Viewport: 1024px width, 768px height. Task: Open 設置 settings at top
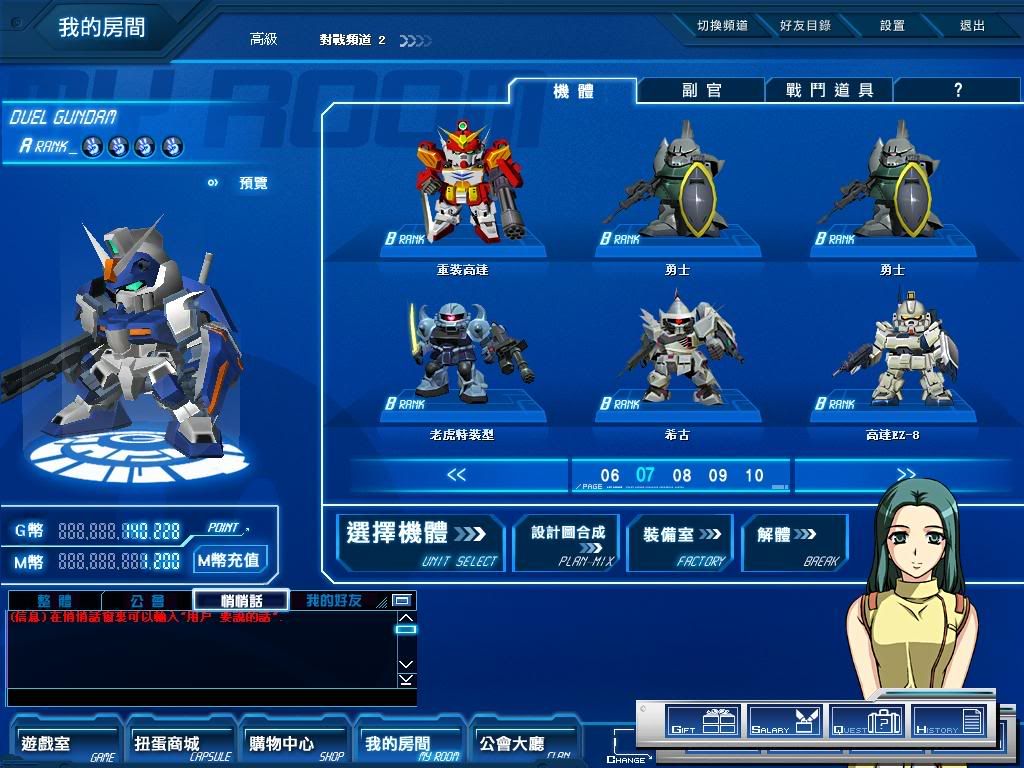click(892, 26)
